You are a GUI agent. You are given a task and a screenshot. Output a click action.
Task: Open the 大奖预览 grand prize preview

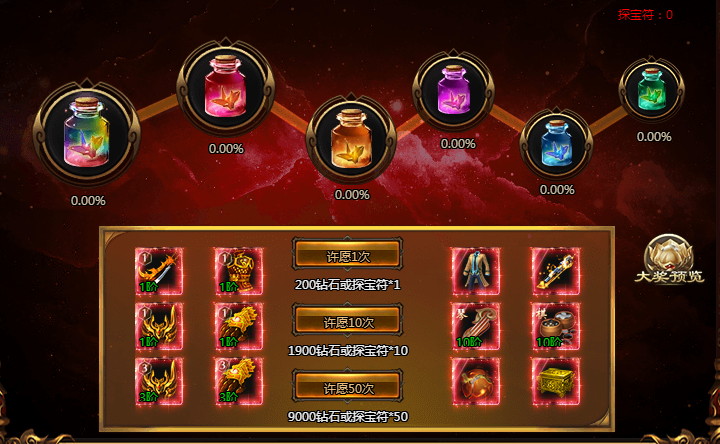(x=668, y=262)
